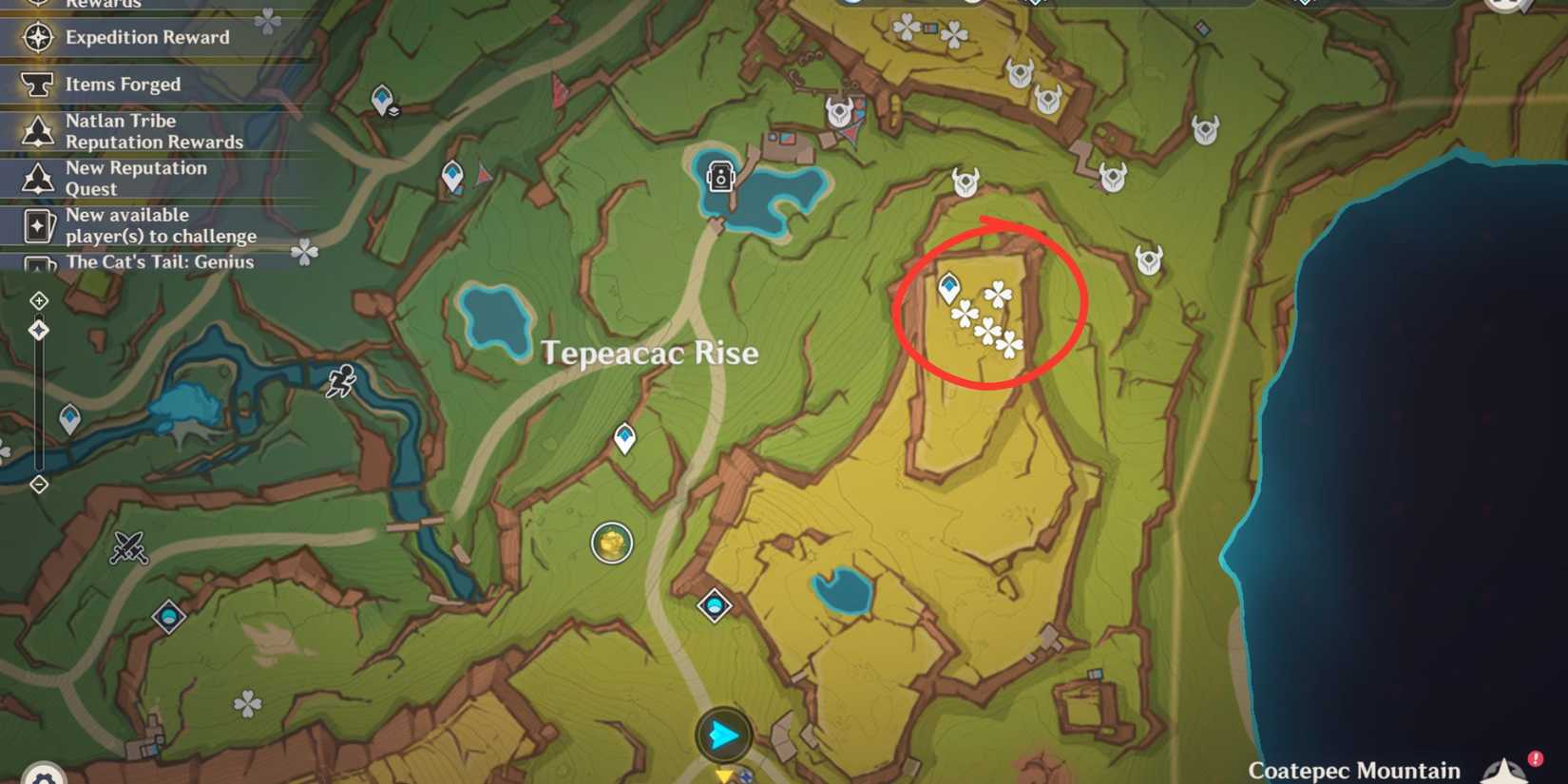Select the blue player arrow marker at bottom
This screenshot has height=784, width=1568.
click(724, 734)
